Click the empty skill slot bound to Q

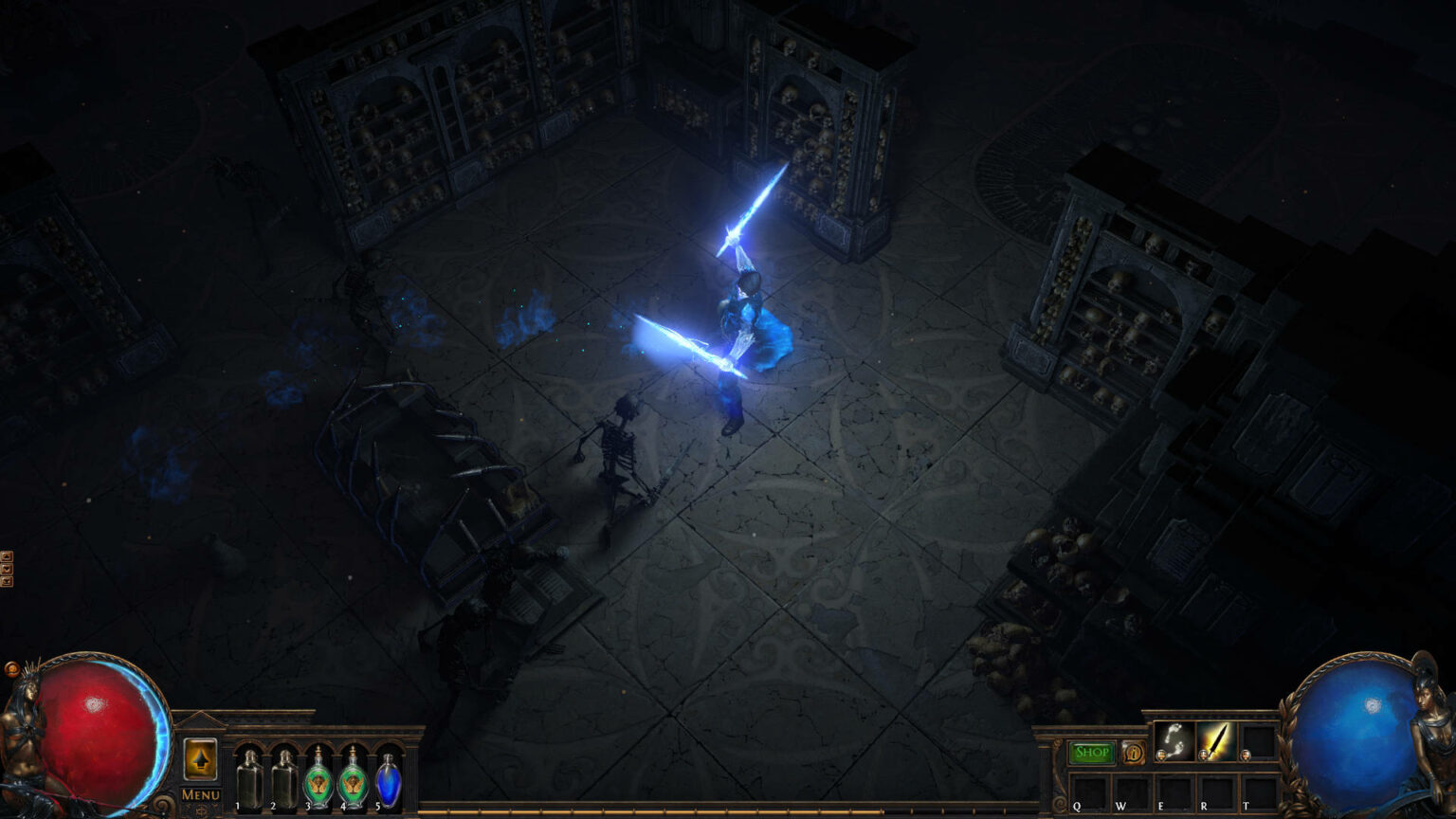point(1091,791)
